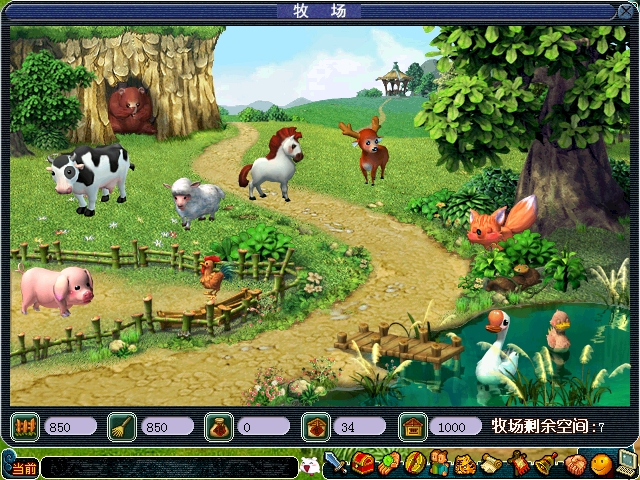This screenshot has height=480, width=640.
Task: Open the brown sack icon
Action: pos(219,427)
